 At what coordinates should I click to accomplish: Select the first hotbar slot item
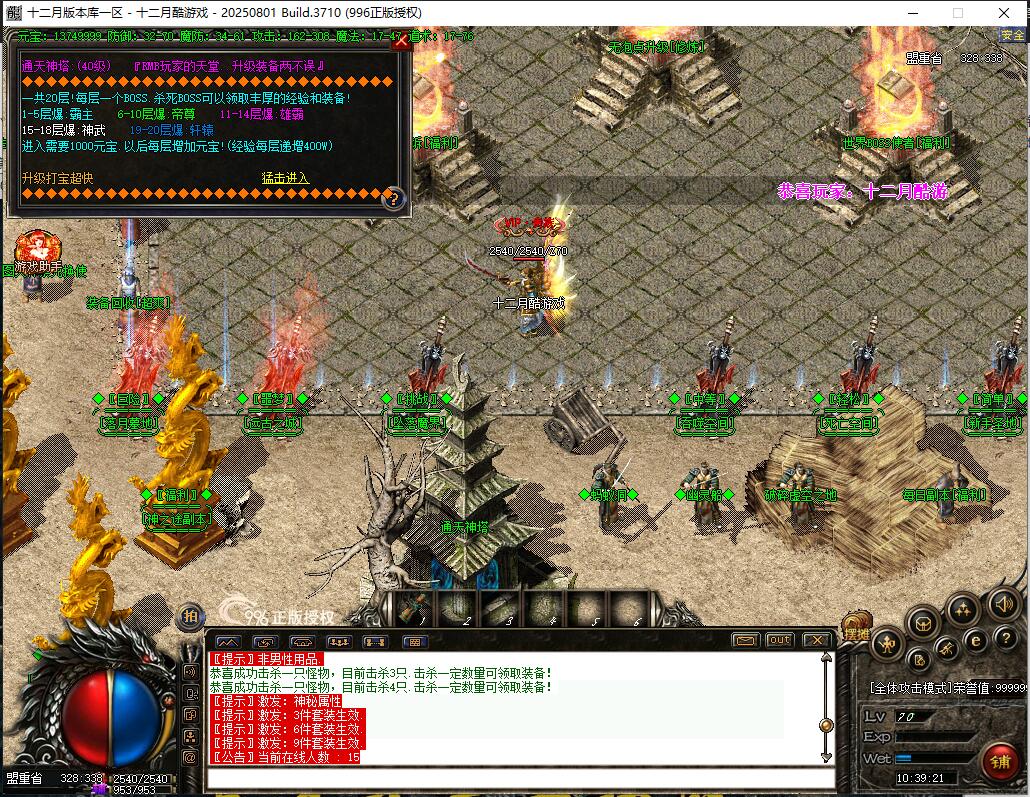[411, 607]
